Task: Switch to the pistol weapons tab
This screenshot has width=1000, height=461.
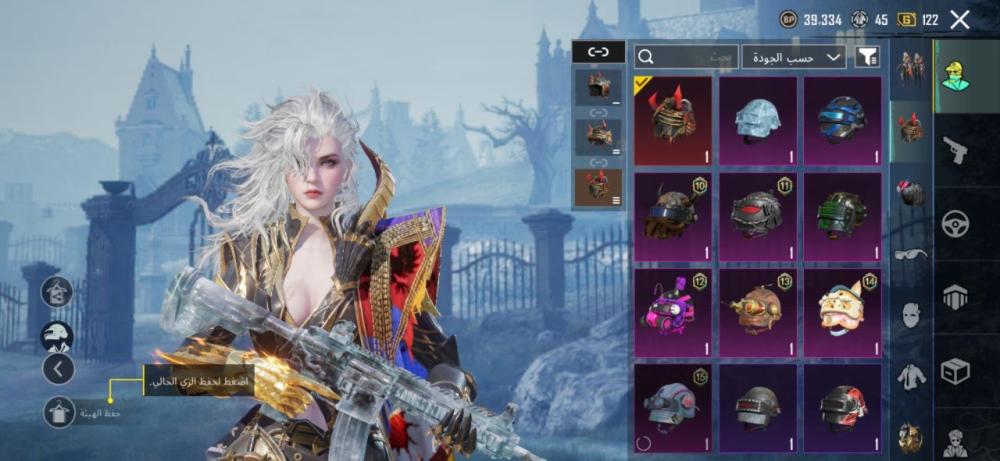Action: point(955,150)
